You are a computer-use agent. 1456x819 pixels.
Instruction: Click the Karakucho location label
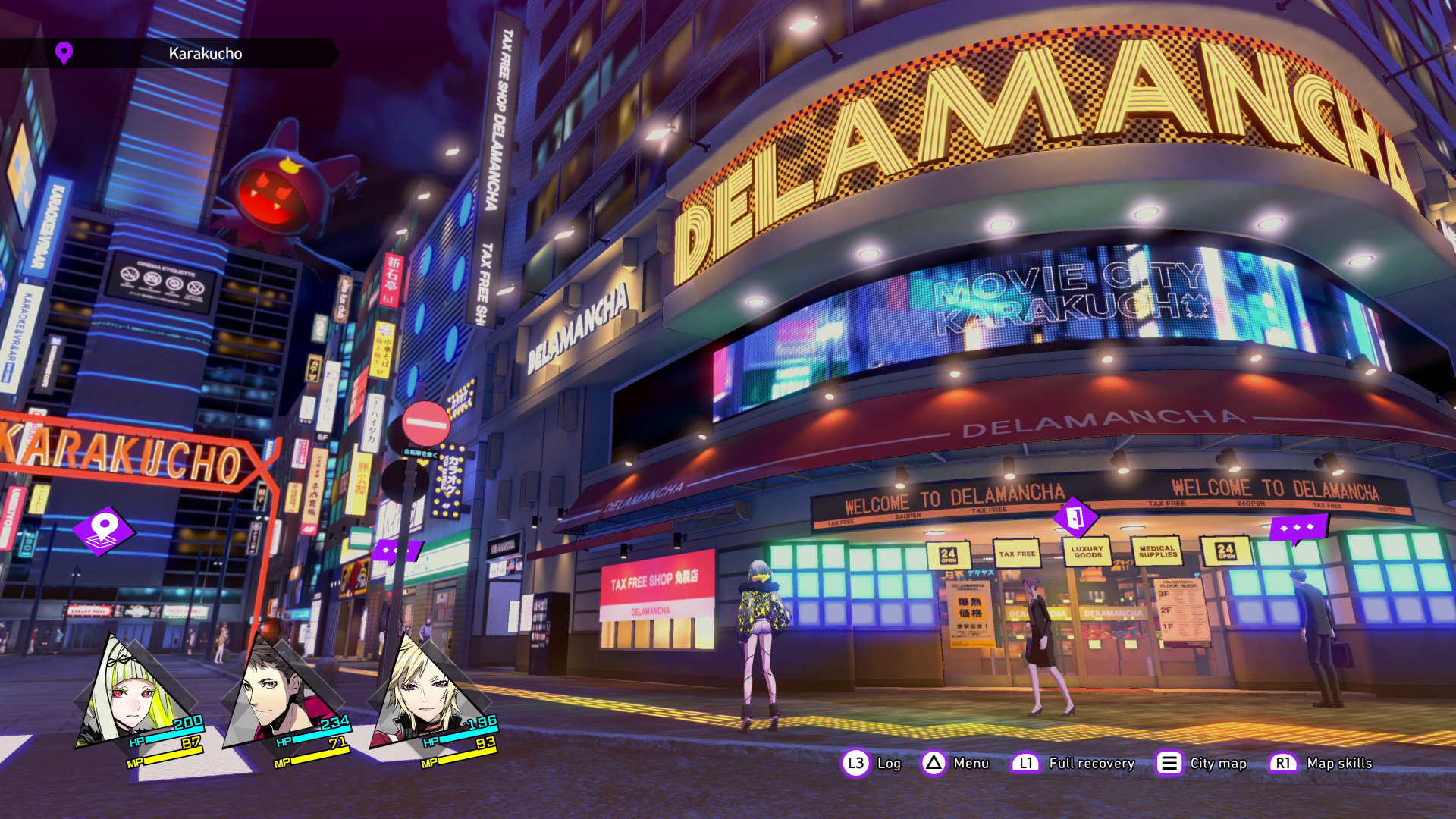[x=205, y=54]
